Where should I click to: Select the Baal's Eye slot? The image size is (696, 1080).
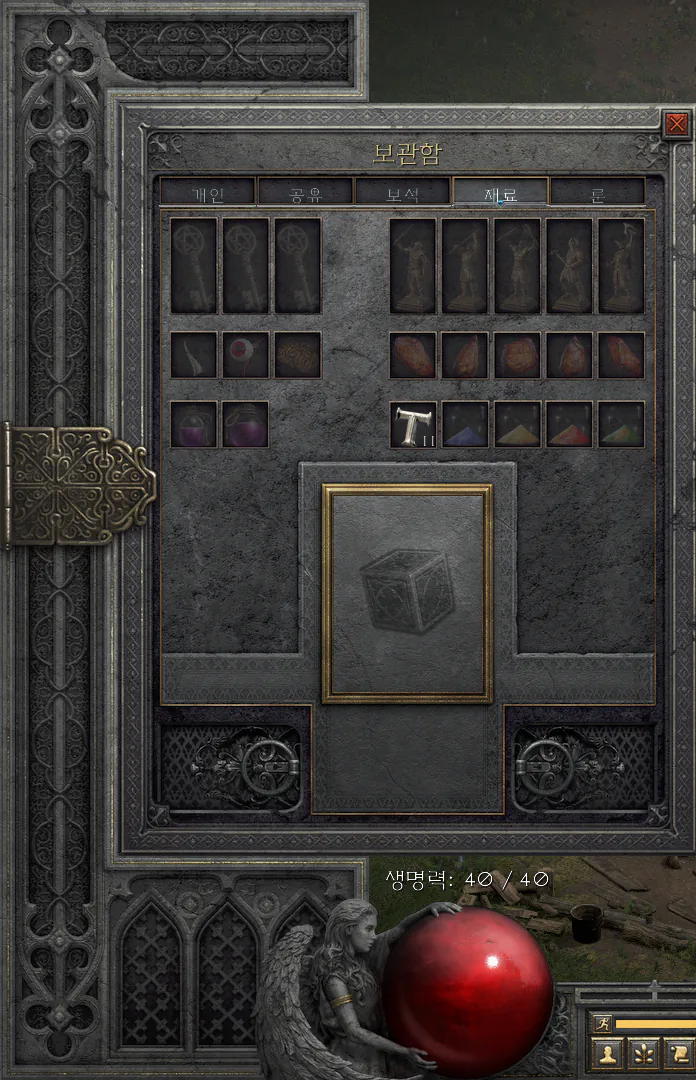click(x=245, y=355)
